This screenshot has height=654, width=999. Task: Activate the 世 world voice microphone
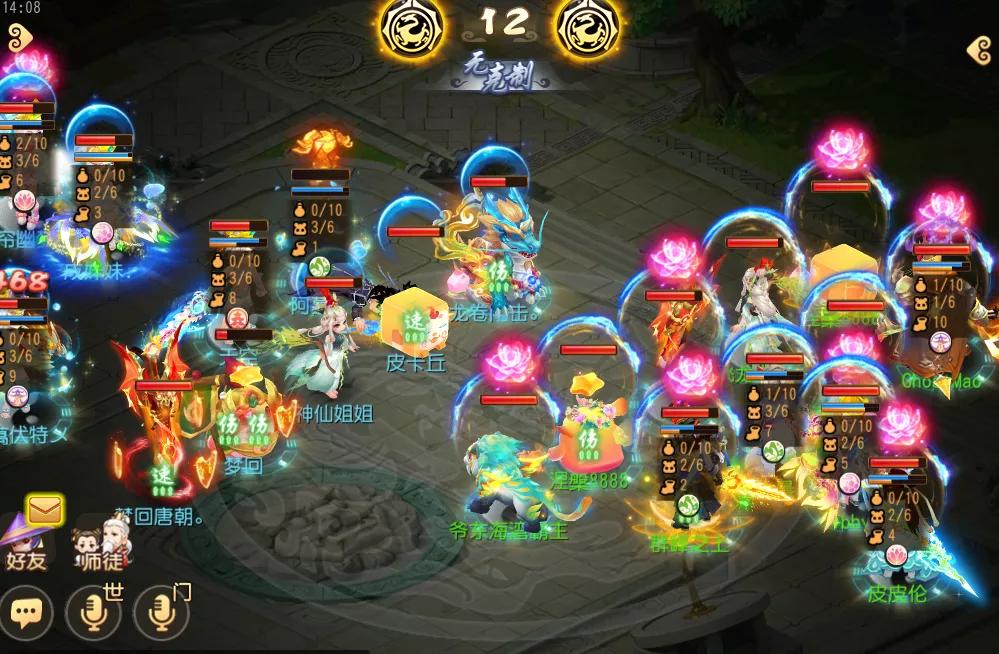click(x=93, y=612)
